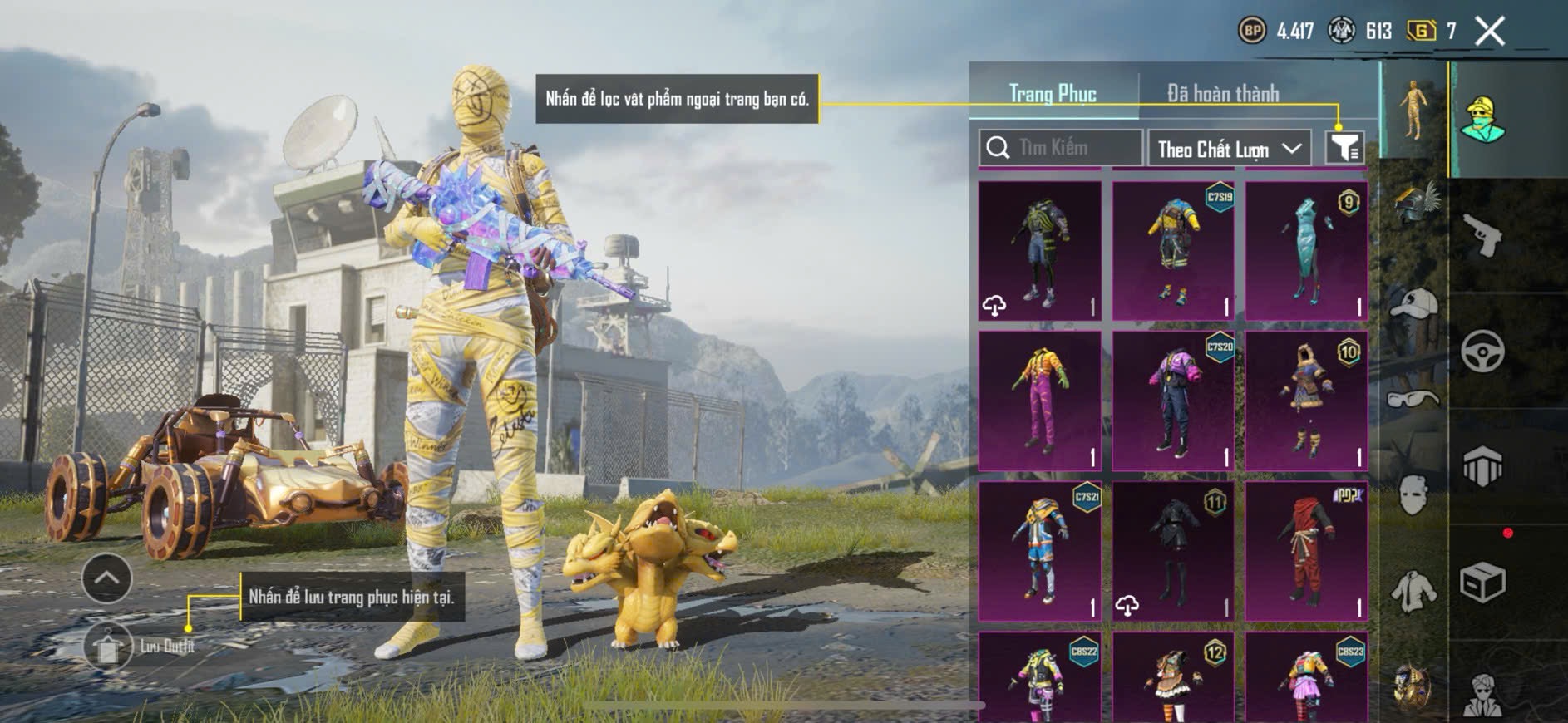Select the red ninja outfit
This screenshot has height=723, width=1568.
tap(1306, 550)
